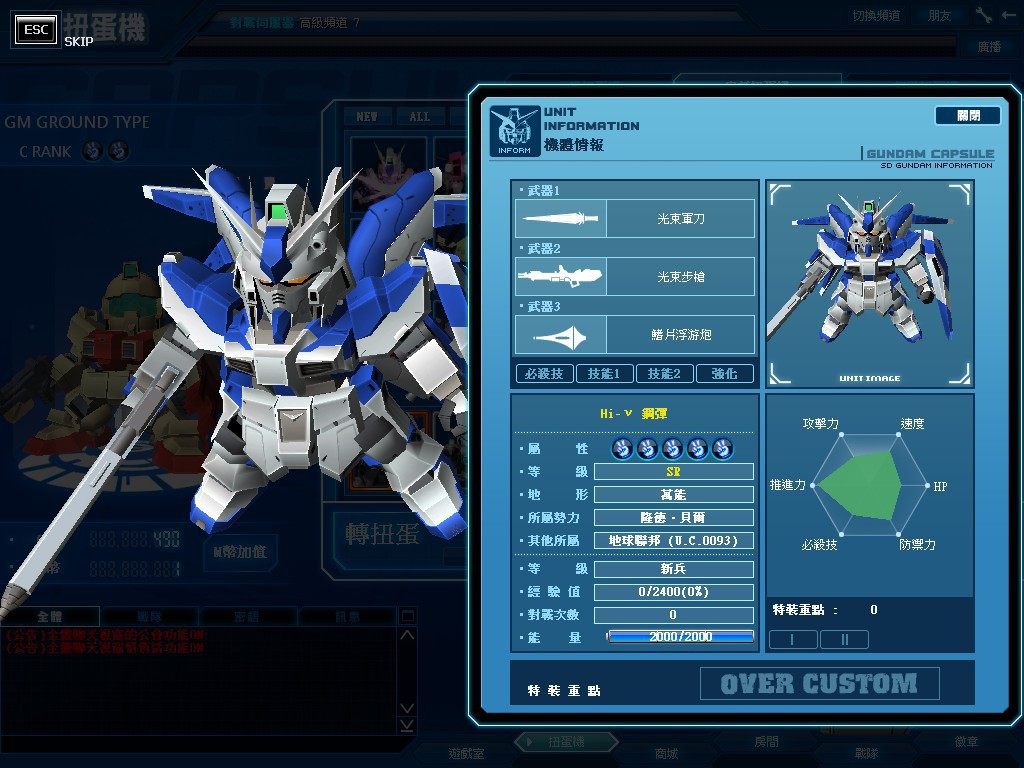Screen dimensions: 1024x768
Task: Switch to the 必殺技 tab
Action: point(545,374)
